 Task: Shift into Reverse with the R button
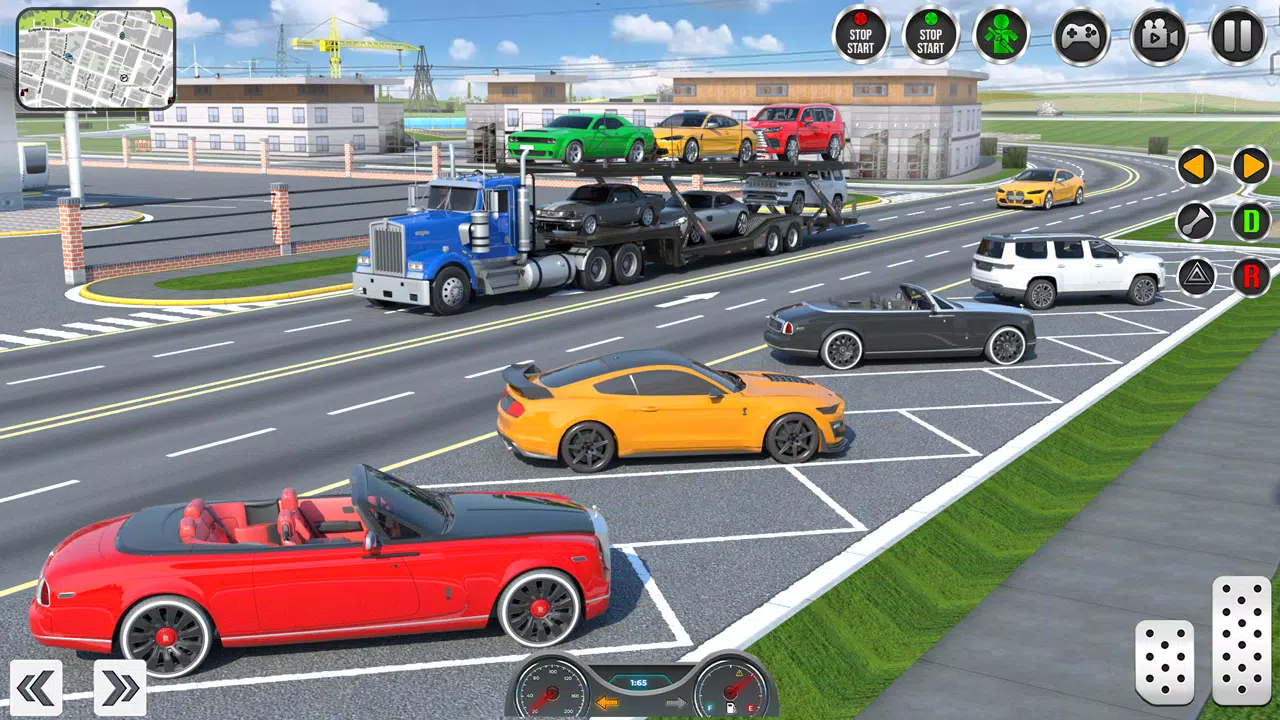click(1251, 277)
